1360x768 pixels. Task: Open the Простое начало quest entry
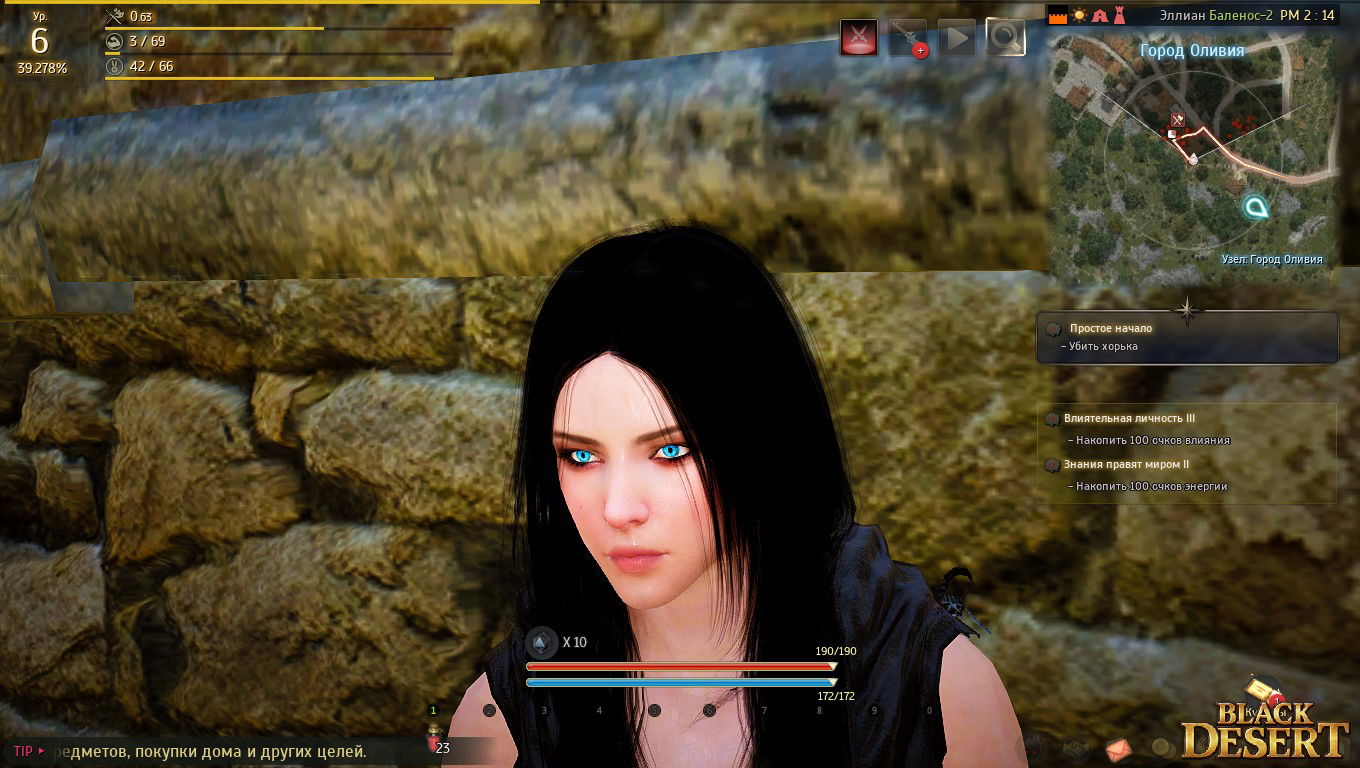1110,328
